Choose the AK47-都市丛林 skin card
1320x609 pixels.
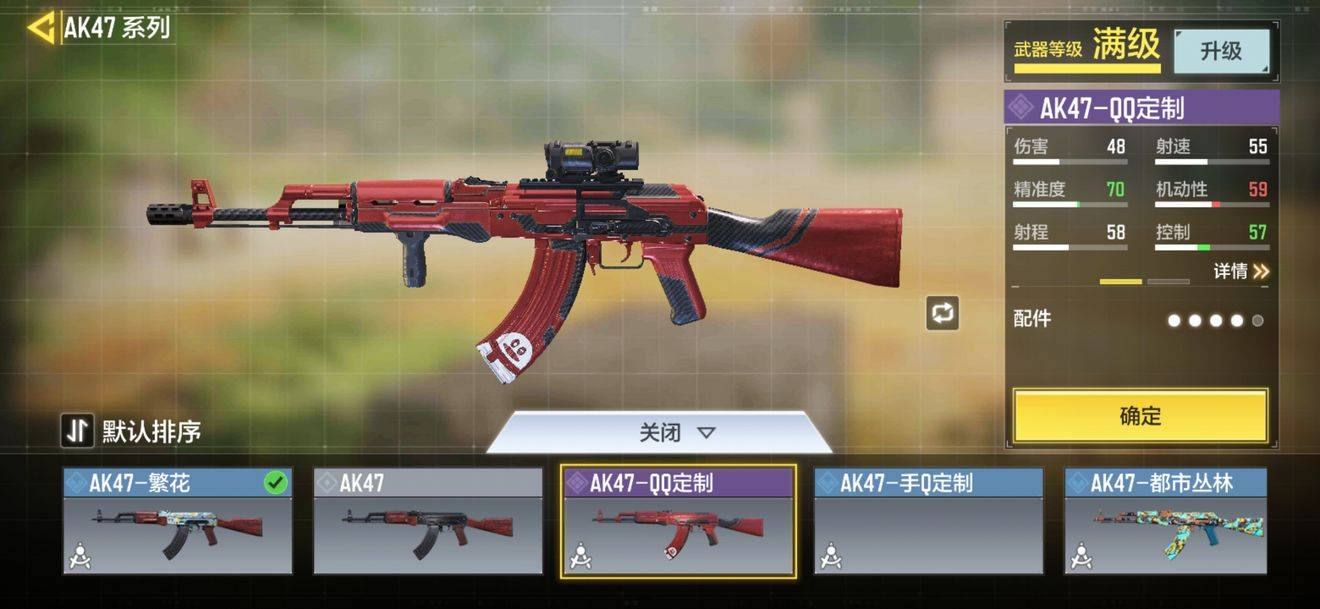[x=1166, y=521]
